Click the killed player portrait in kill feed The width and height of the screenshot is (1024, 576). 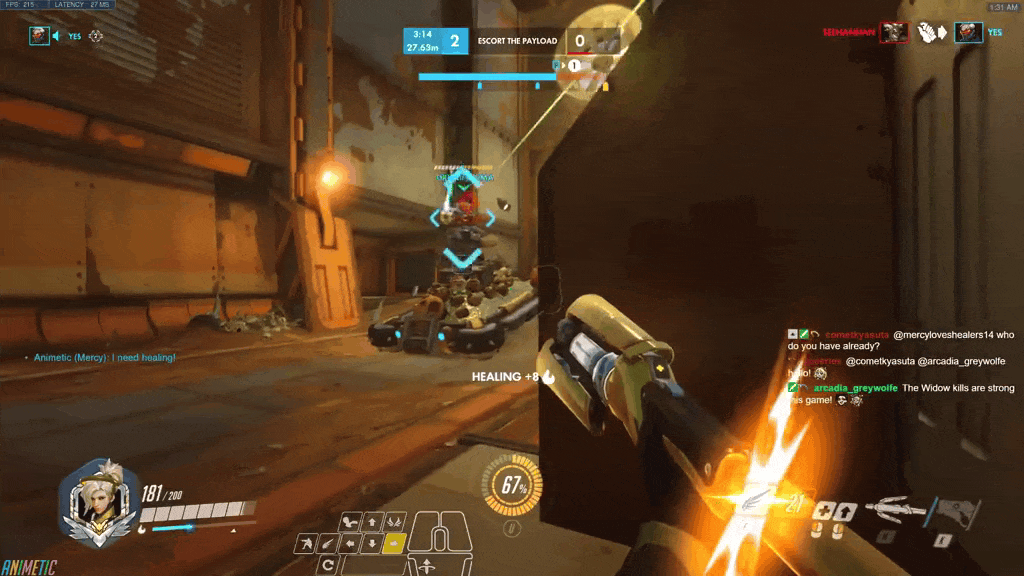pos(967,33)
